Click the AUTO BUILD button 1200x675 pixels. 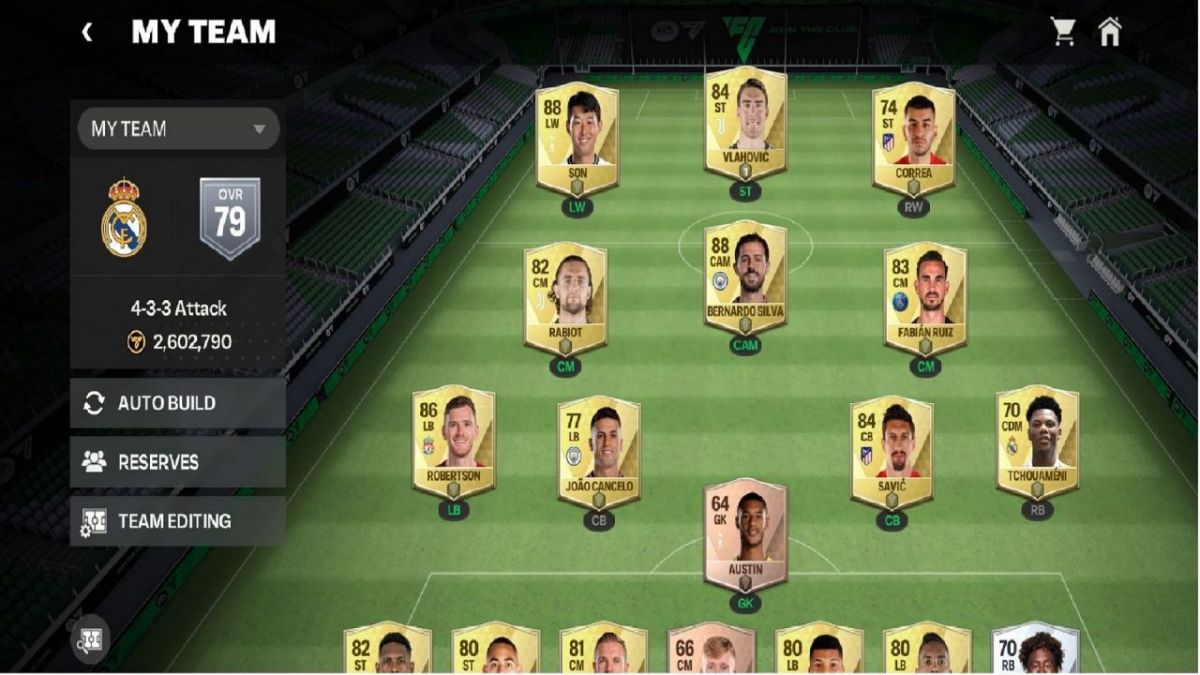178,403
